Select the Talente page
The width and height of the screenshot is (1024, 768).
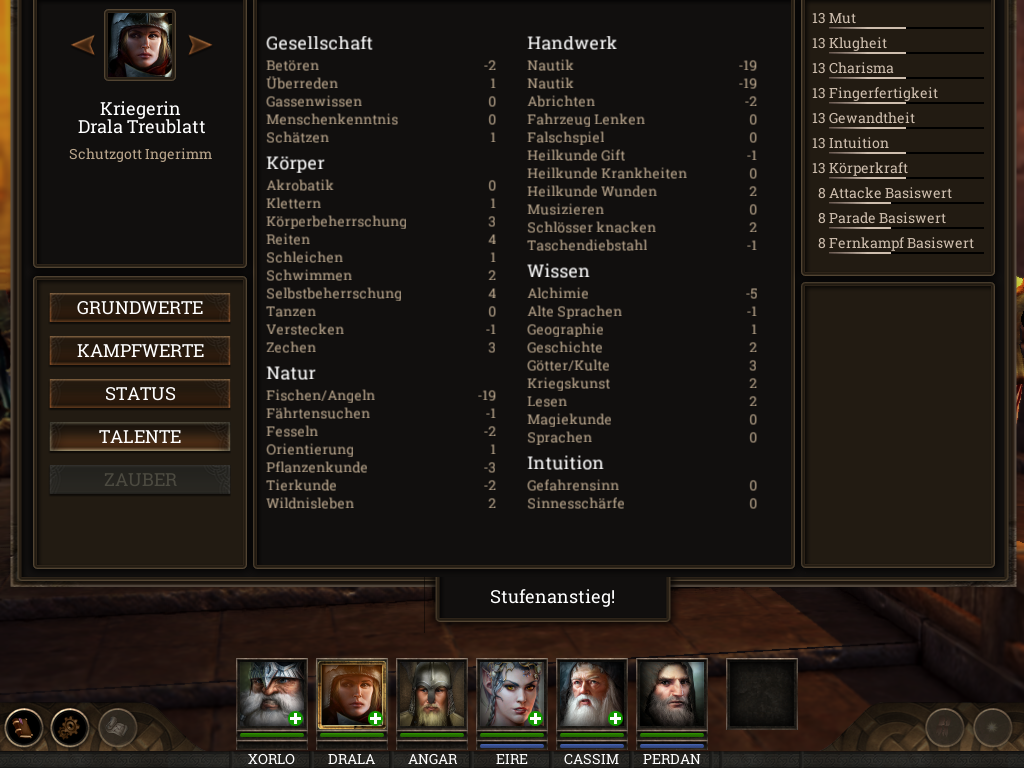pos(140,437)
